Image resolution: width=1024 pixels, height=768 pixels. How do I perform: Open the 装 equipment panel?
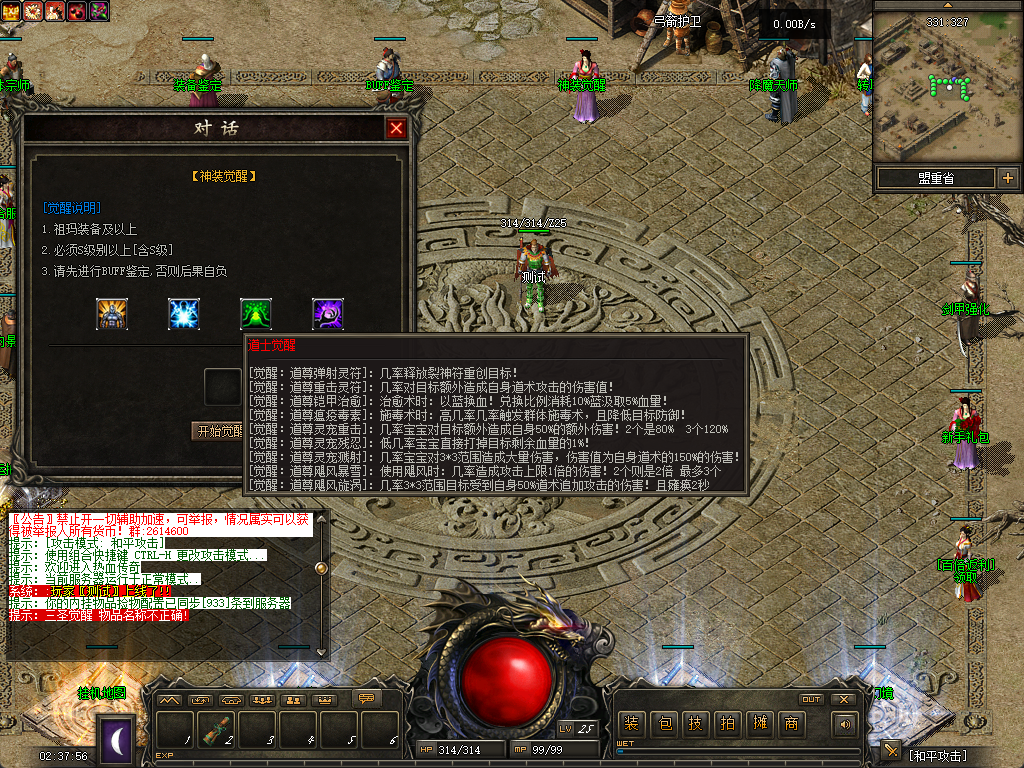tap(631, 724)
